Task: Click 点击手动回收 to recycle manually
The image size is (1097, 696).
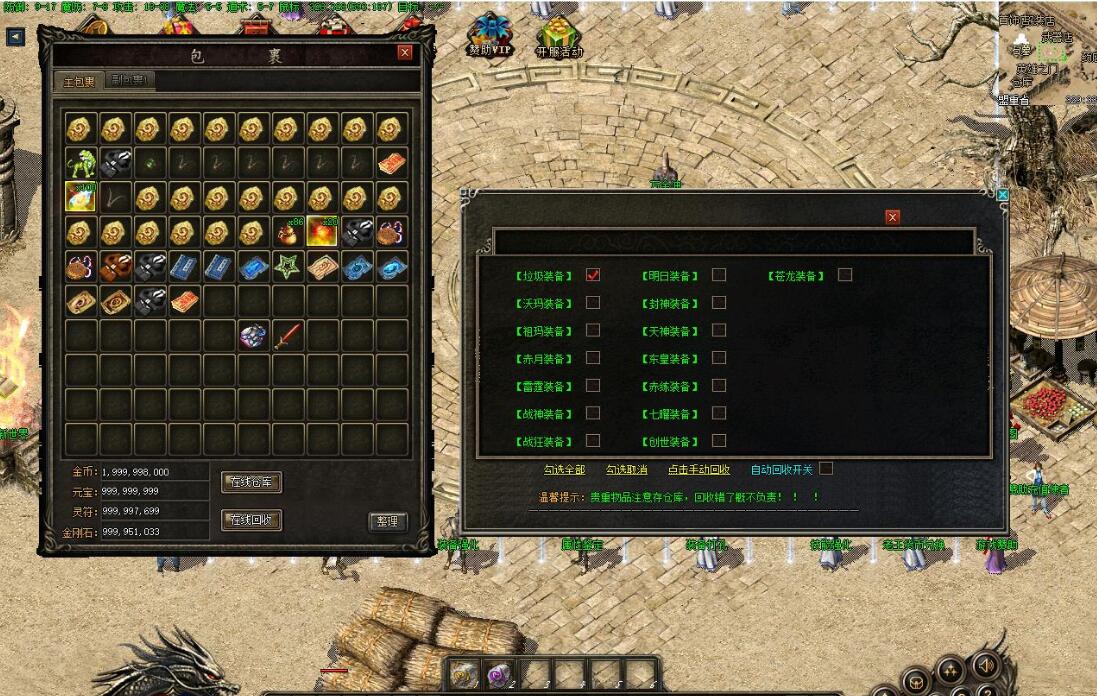Action: click(699, 469)
